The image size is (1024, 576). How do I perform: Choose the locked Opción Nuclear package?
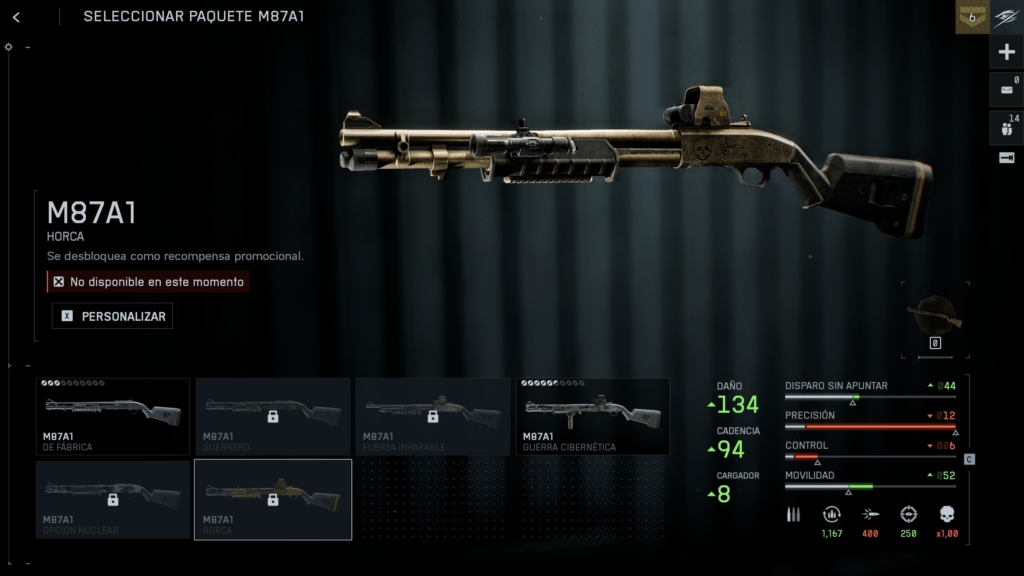pyautogui.click(x=112, y=499)
